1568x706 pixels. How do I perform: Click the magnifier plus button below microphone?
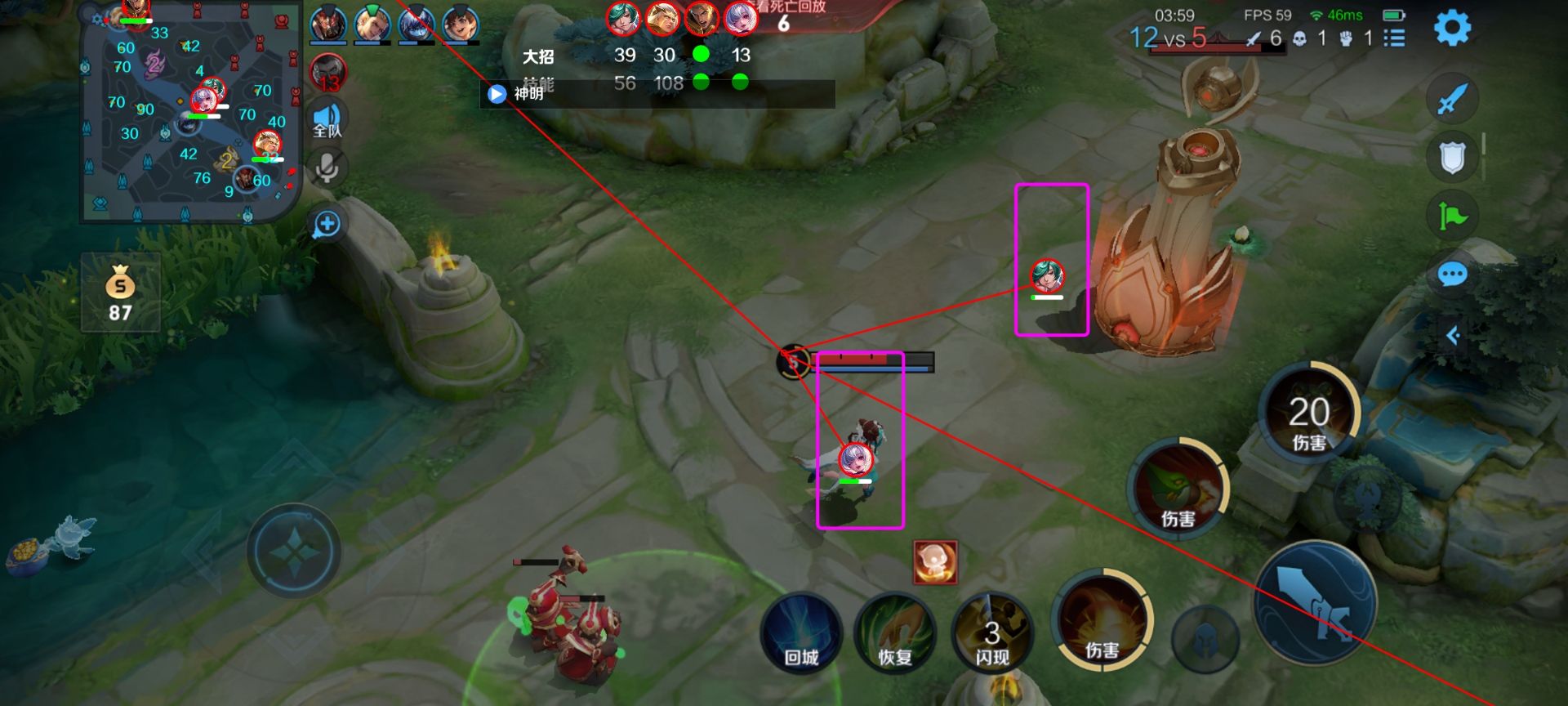click(x=327, y=224)
